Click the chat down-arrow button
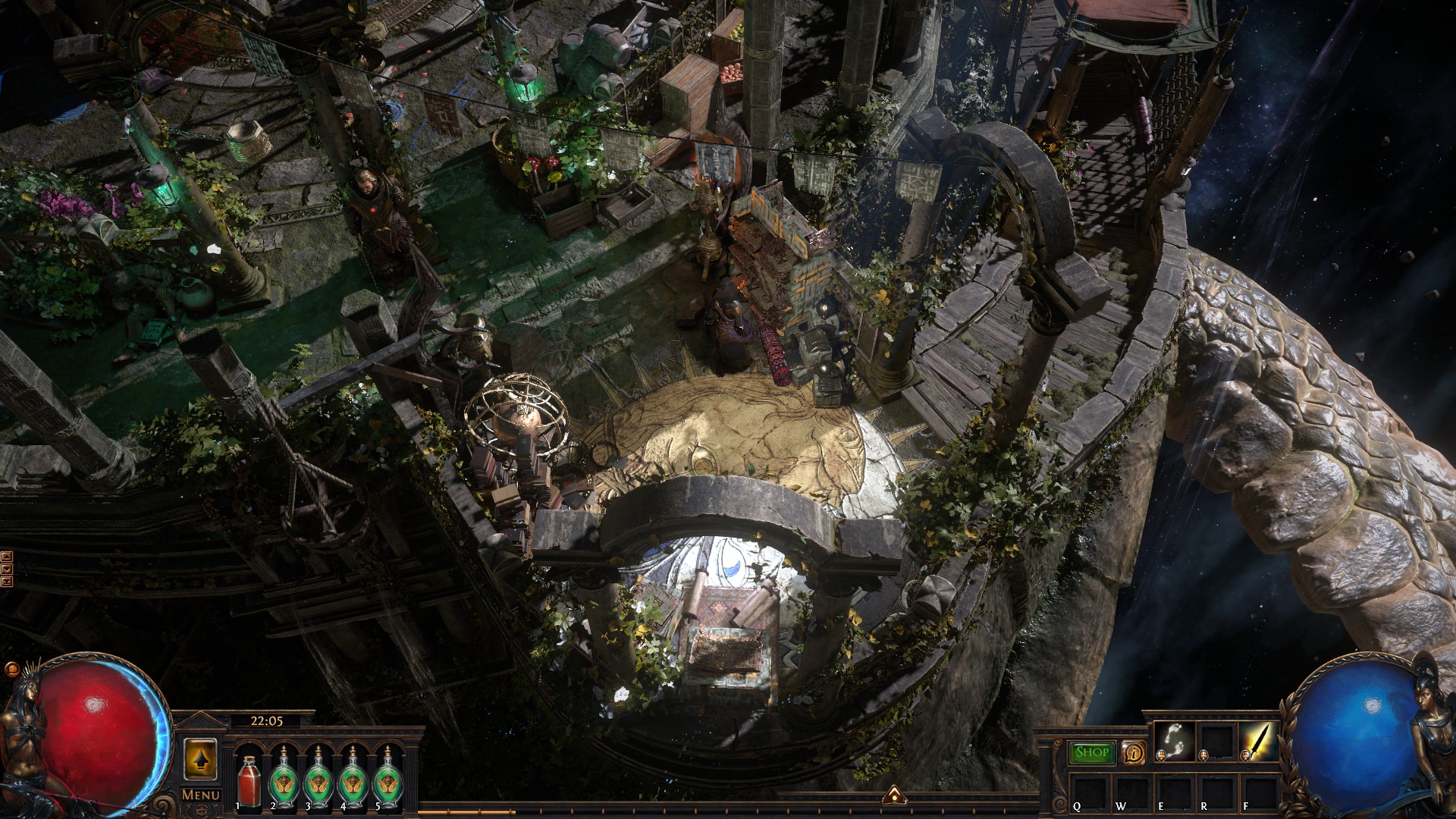Viewport: 1456px width, 819px height. click(7, 568)
